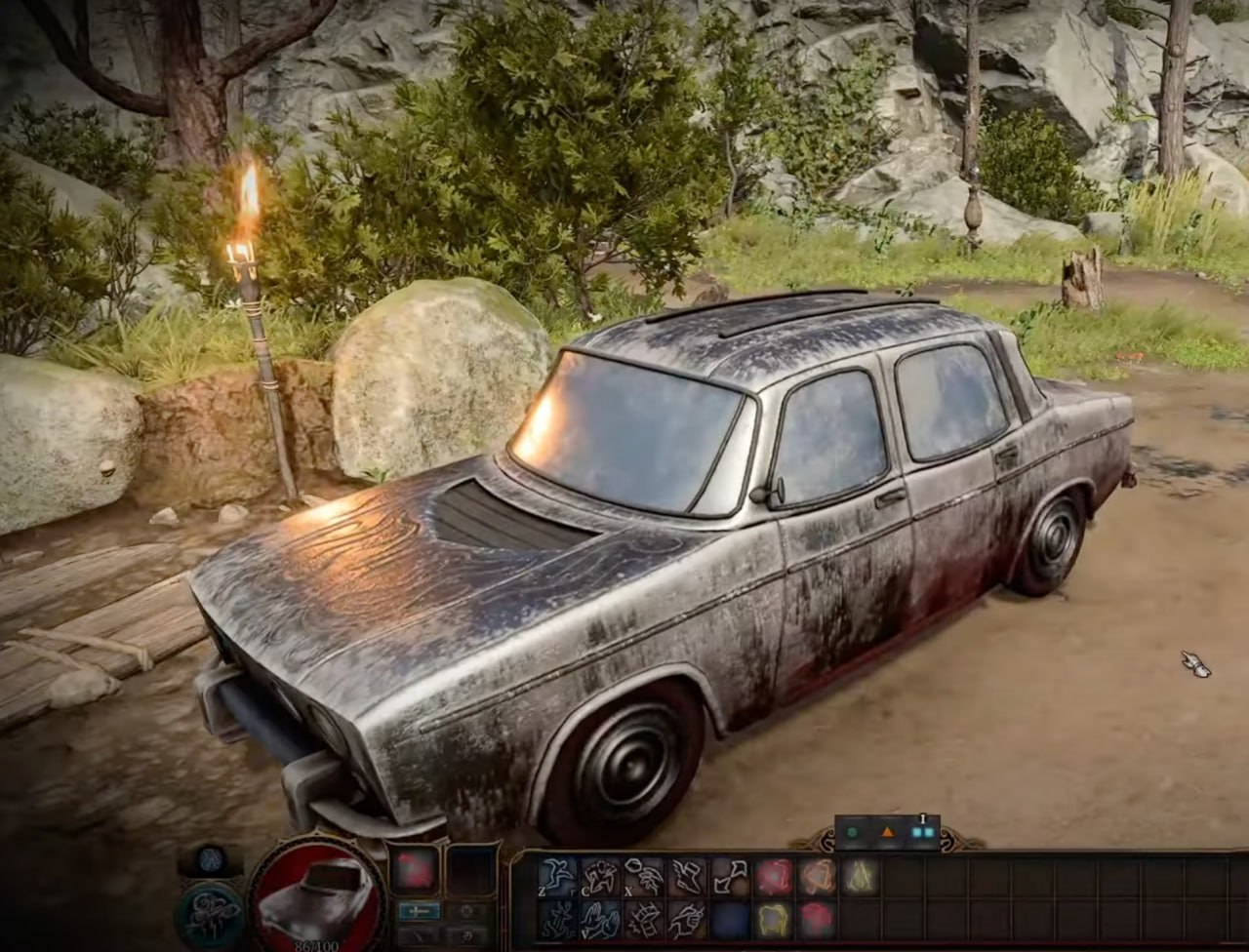Activate the Shove hands icon
The width and height of the screenshot is (1249, 952).
pos(600,918)
